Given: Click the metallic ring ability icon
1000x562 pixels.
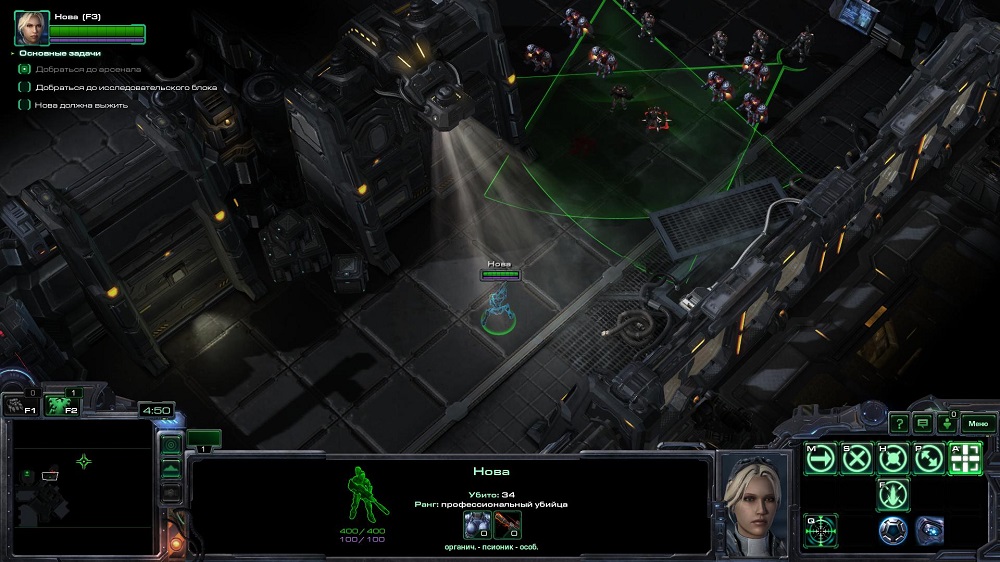Looking at the screenshot, I should click(893, 529).
